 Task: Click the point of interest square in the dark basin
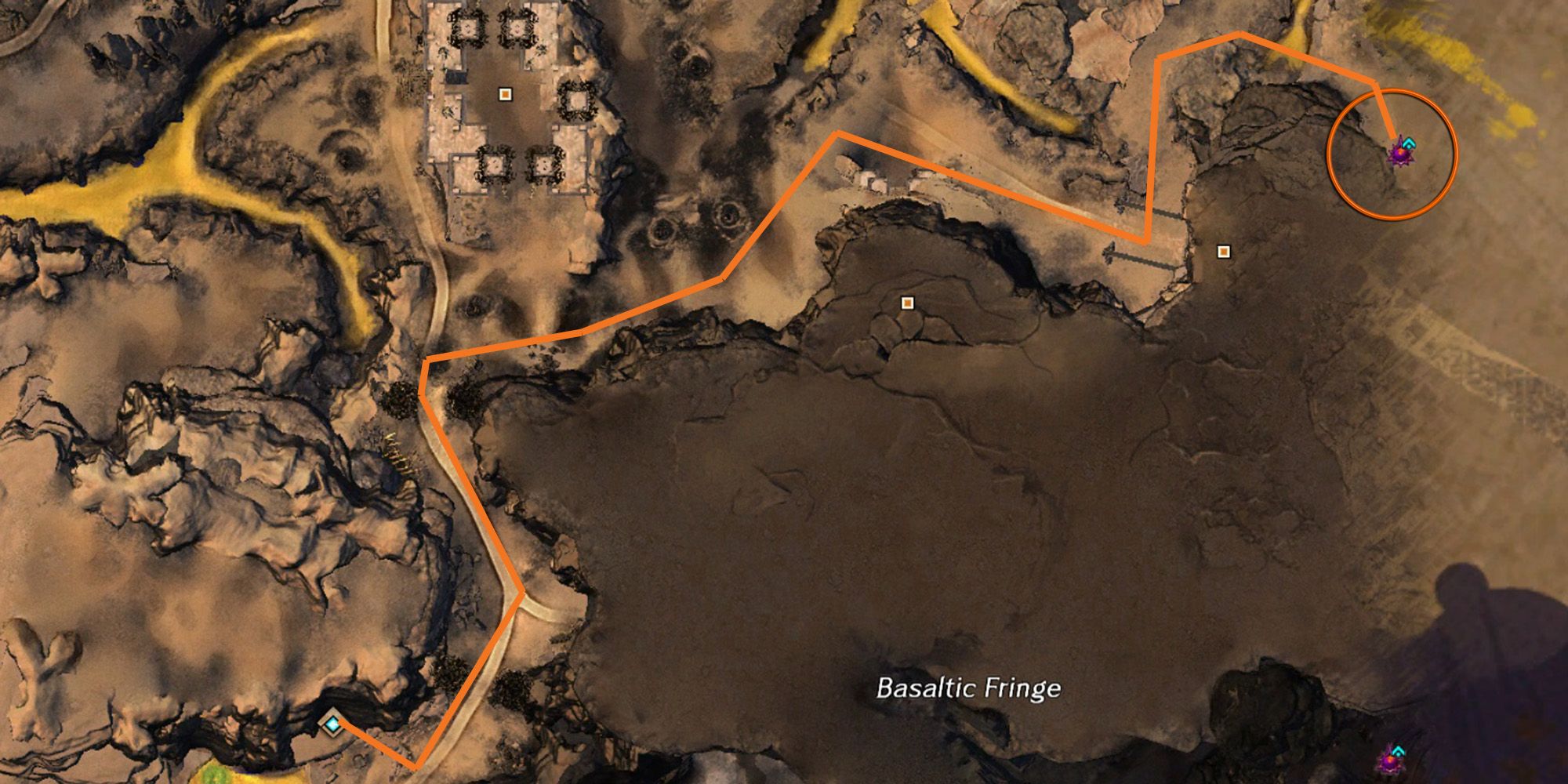tap(908, 303)
